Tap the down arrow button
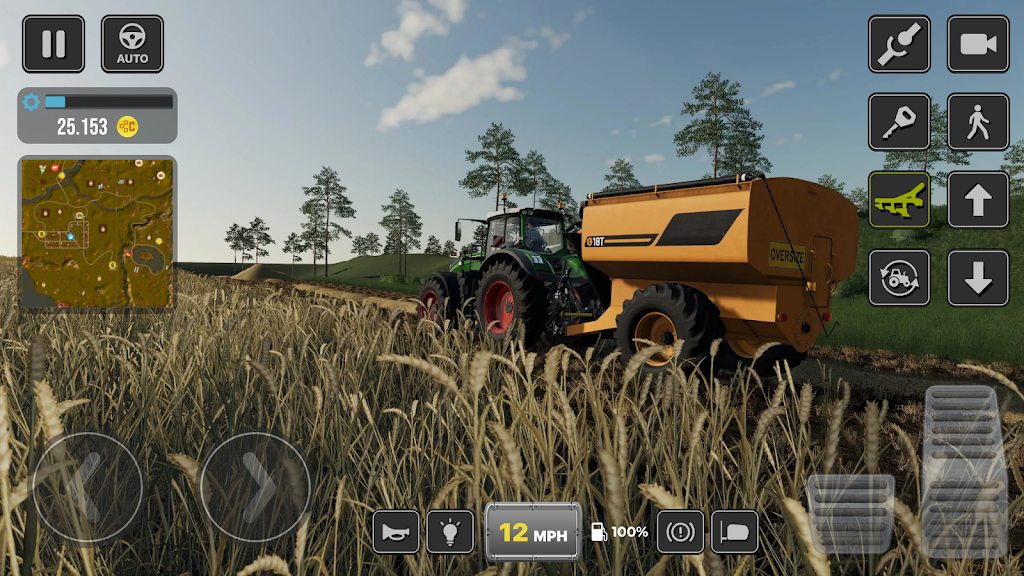Viewport: 1024px width, 576px height. click(978, 278)
